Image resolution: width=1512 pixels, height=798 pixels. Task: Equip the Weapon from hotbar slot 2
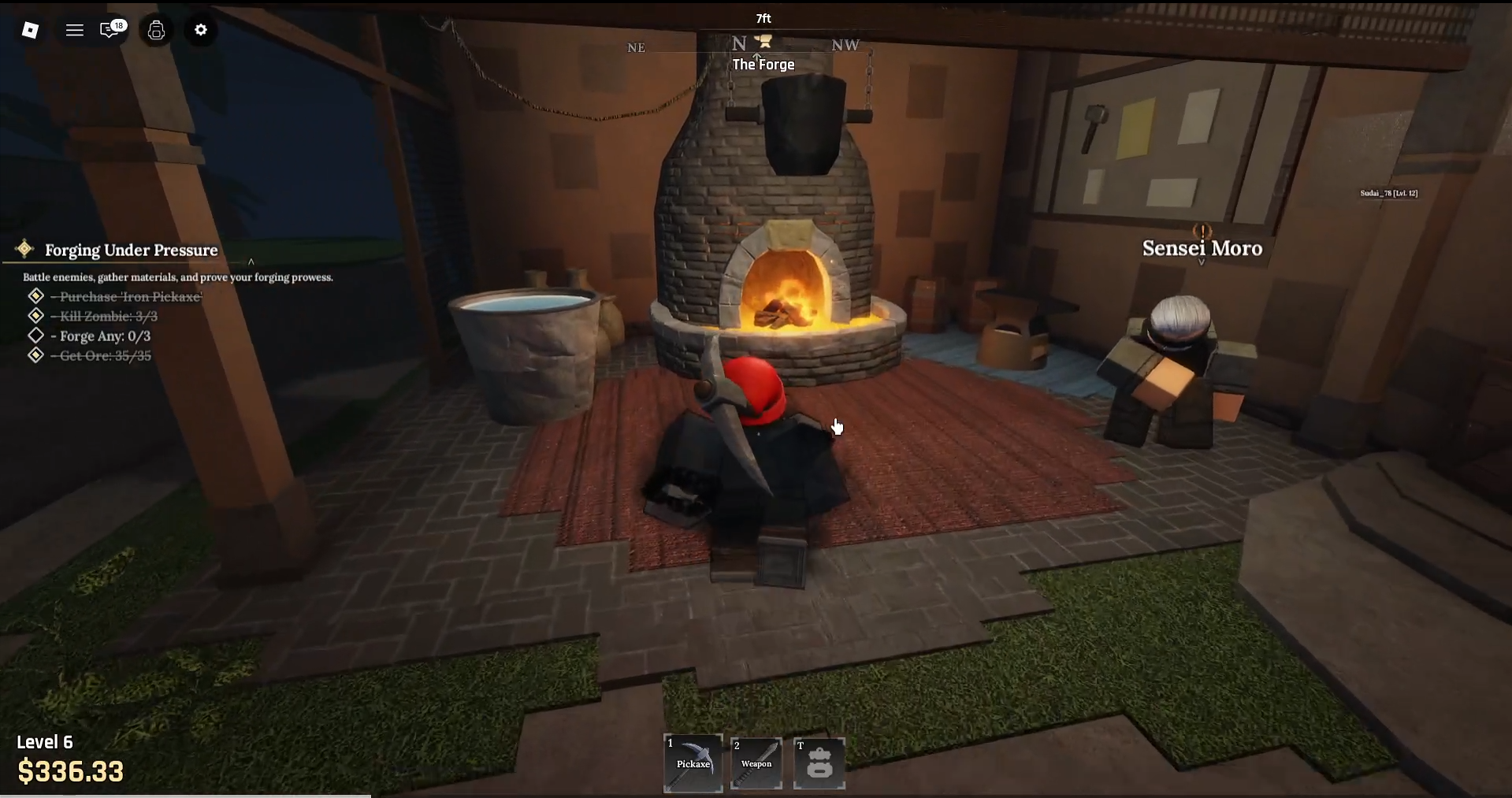tap(756, 763)
